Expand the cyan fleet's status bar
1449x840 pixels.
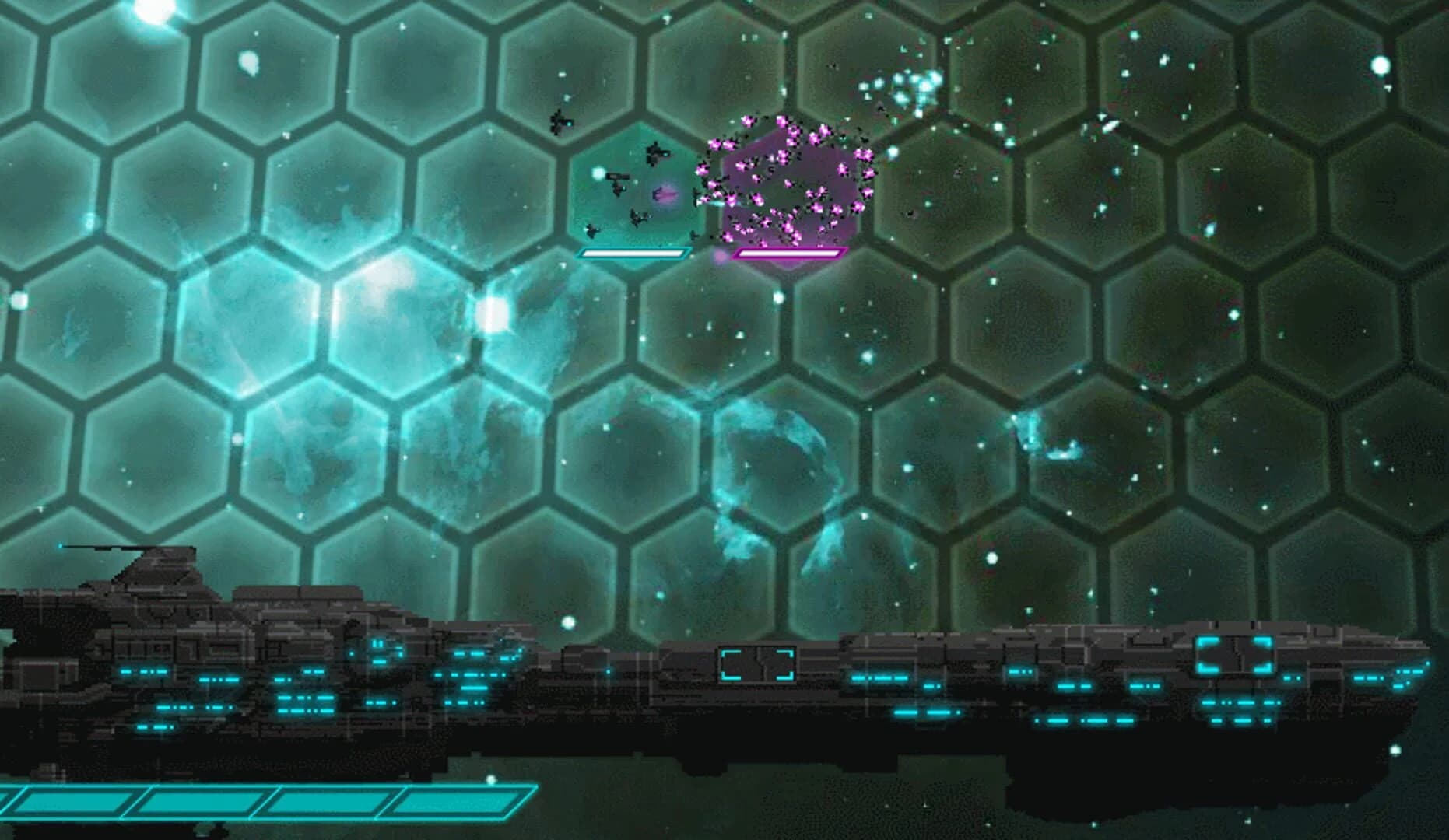630,251
